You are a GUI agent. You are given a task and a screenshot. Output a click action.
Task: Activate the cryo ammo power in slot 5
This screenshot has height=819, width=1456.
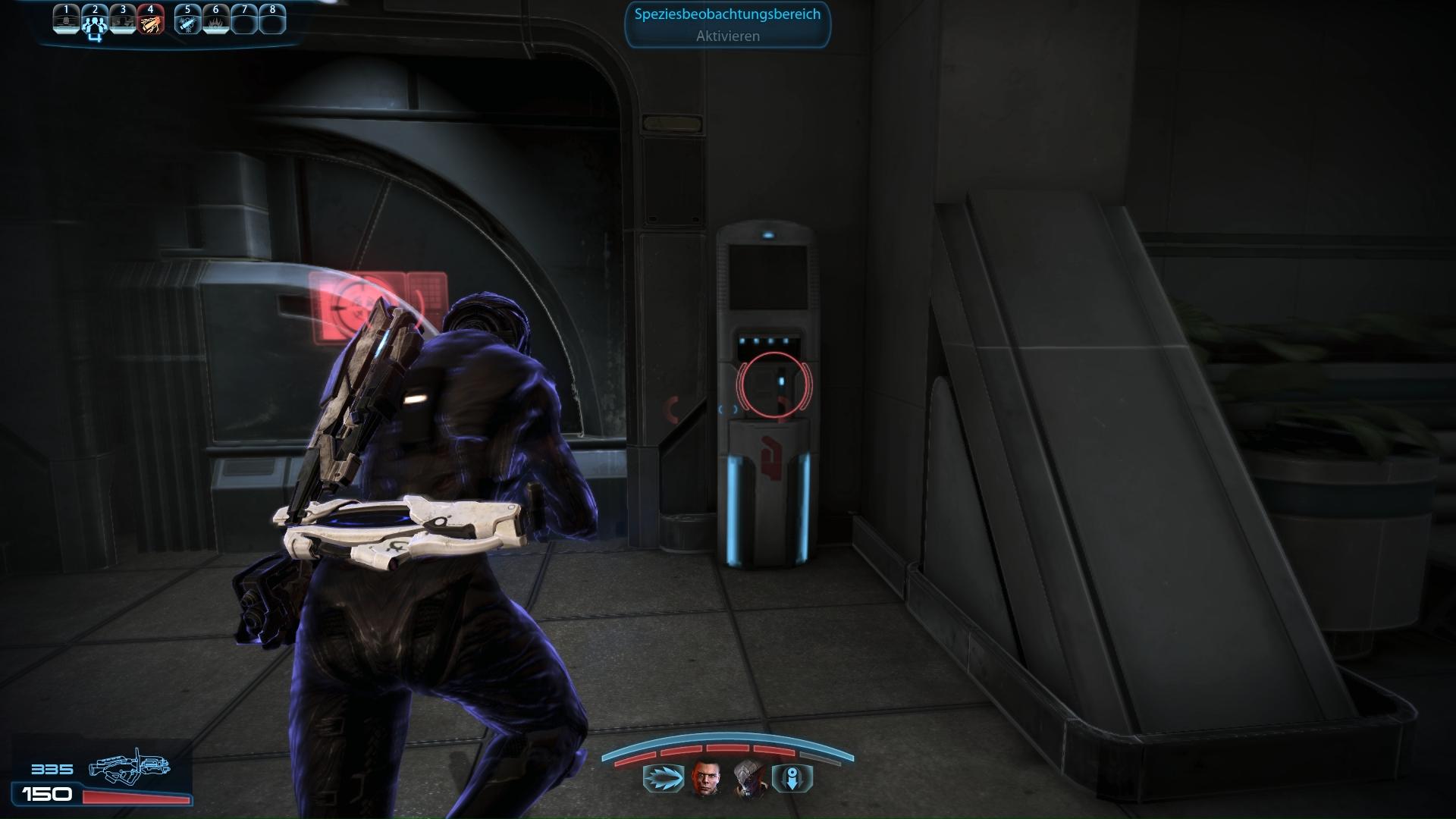pos(187,20)
